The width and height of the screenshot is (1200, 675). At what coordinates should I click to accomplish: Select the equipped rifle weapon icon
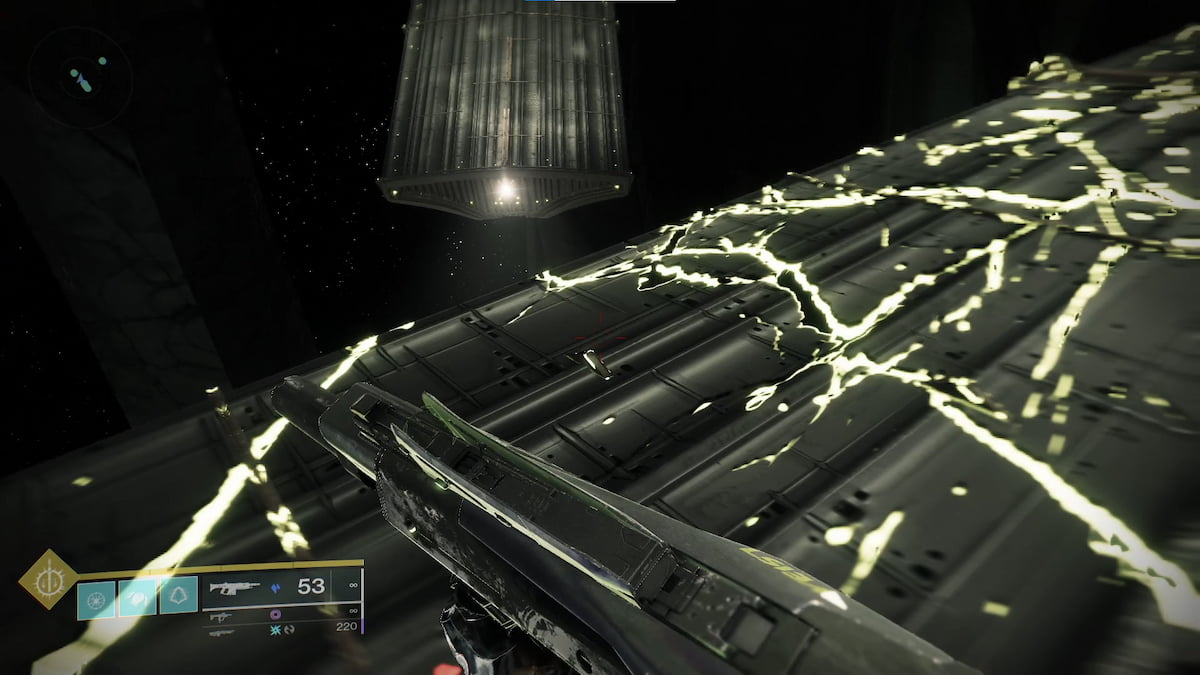click(234, 588)
